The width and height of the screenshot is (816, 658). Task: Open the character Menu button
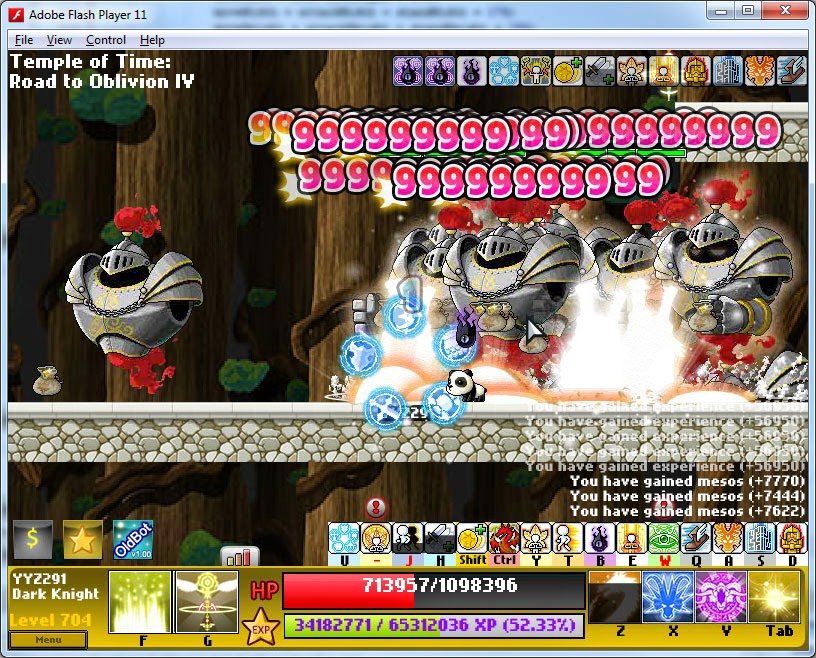click(x=48, y=639)
